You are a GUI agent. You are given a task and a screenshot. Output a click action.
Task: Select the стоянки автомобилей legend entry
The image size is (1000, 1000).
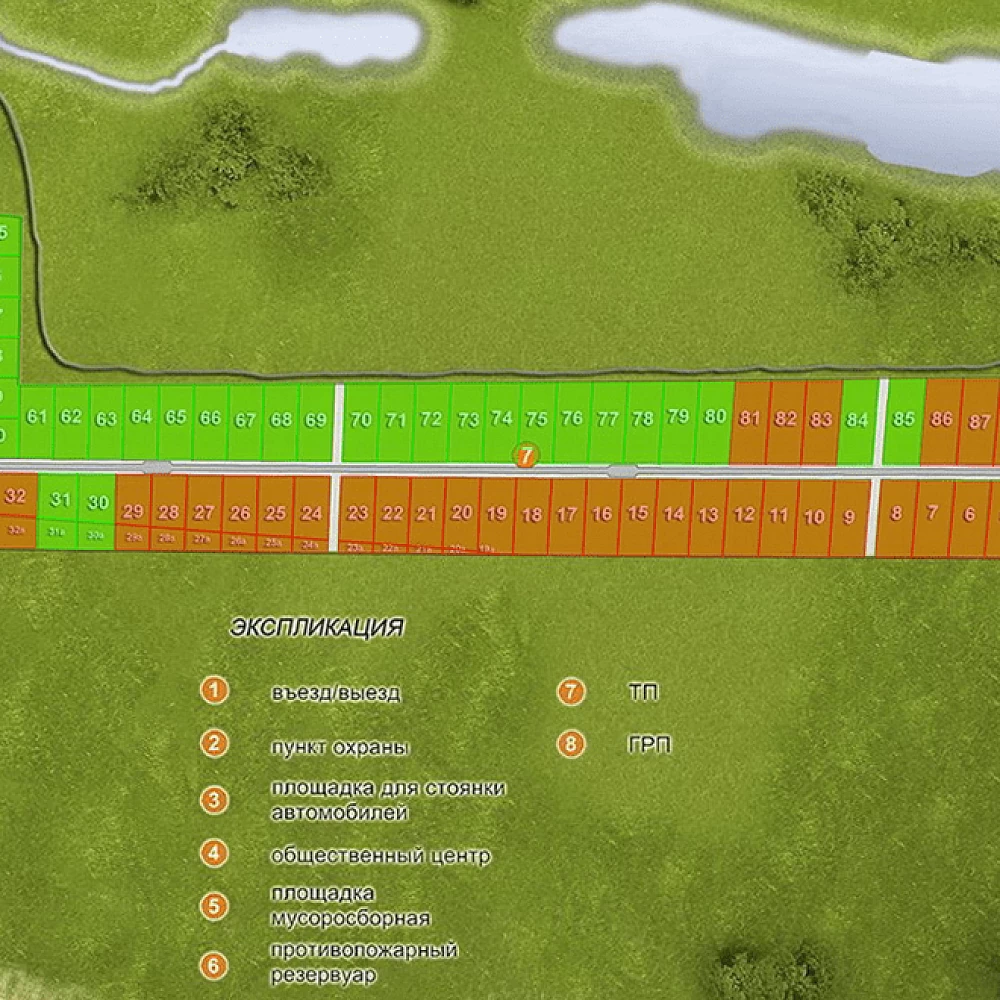click(387, 800)
